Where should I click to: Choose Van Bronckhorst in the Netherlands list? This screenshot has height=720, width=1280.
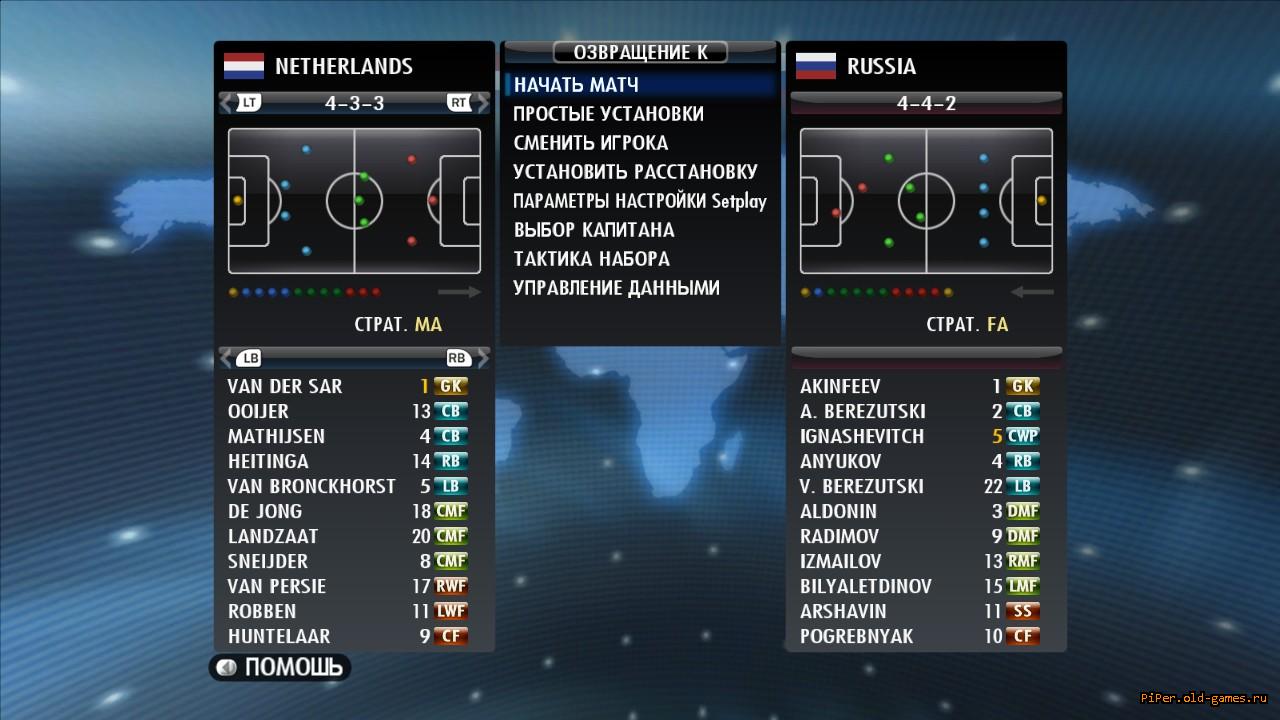coord(311,486)
